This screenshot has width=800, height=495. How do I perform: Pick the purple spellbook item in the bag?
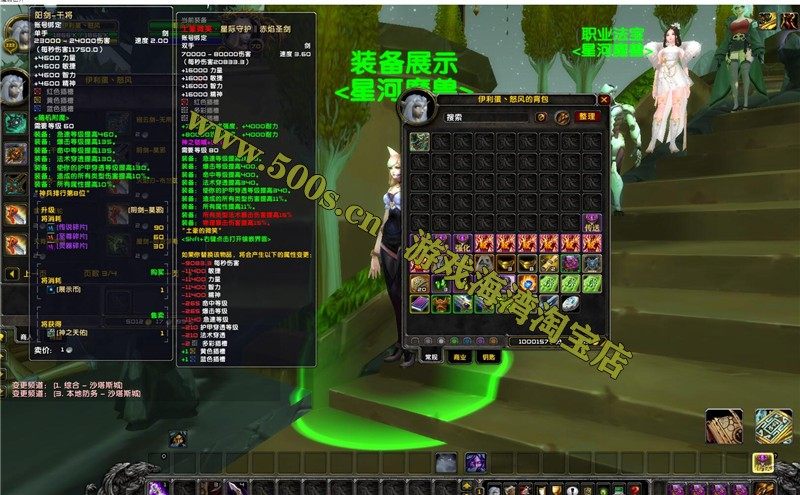pyautogui.click(x=419, y=302)
